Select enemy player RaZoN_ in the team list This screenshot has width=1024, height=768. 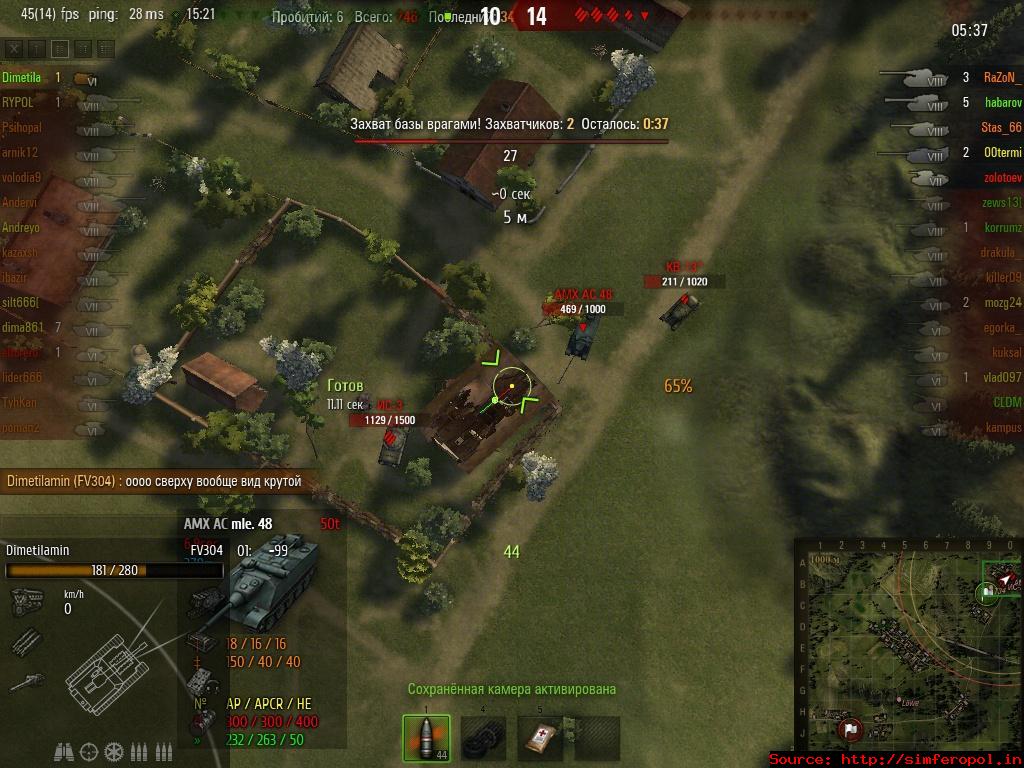pyautogui.click(x=1002, y=77)
